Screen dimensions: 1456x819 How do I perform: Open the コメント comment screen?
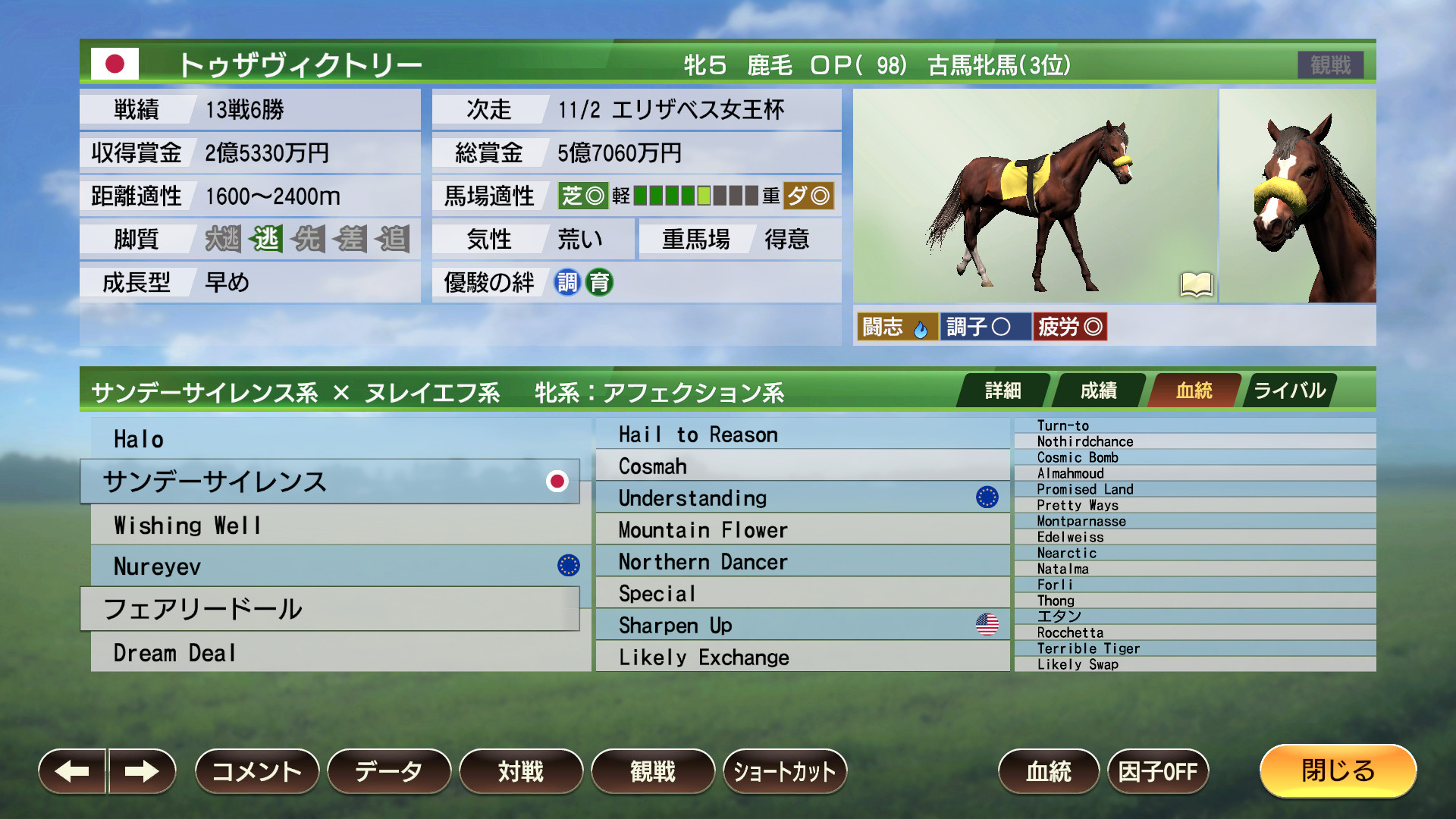[256, 771]
